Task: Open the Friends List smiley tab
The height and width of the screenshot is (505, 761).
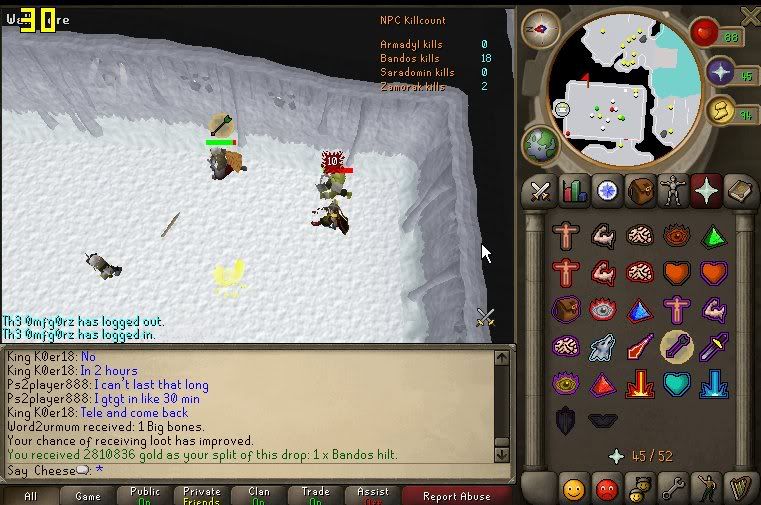Action: tap(573, 489)
